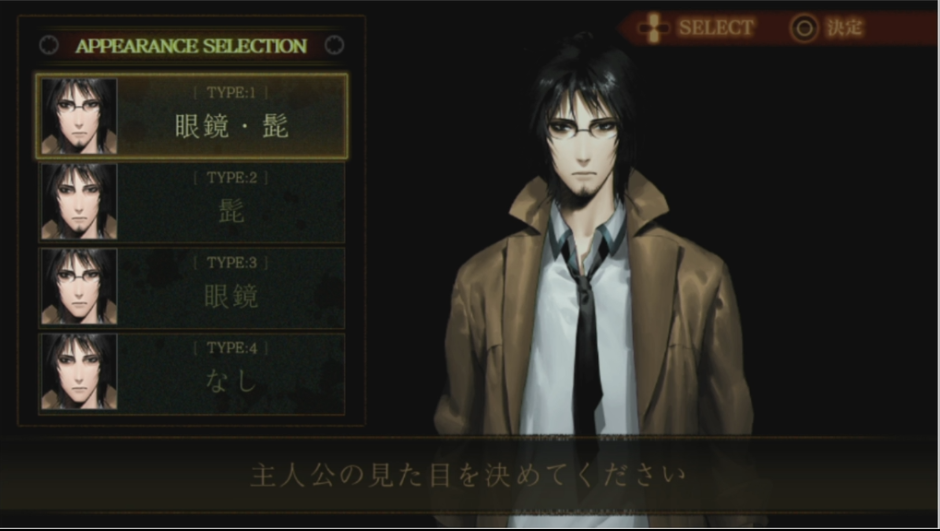Select TYPE:4 appearance with no accessories
The image size is (940, 531).
[192, 372]
